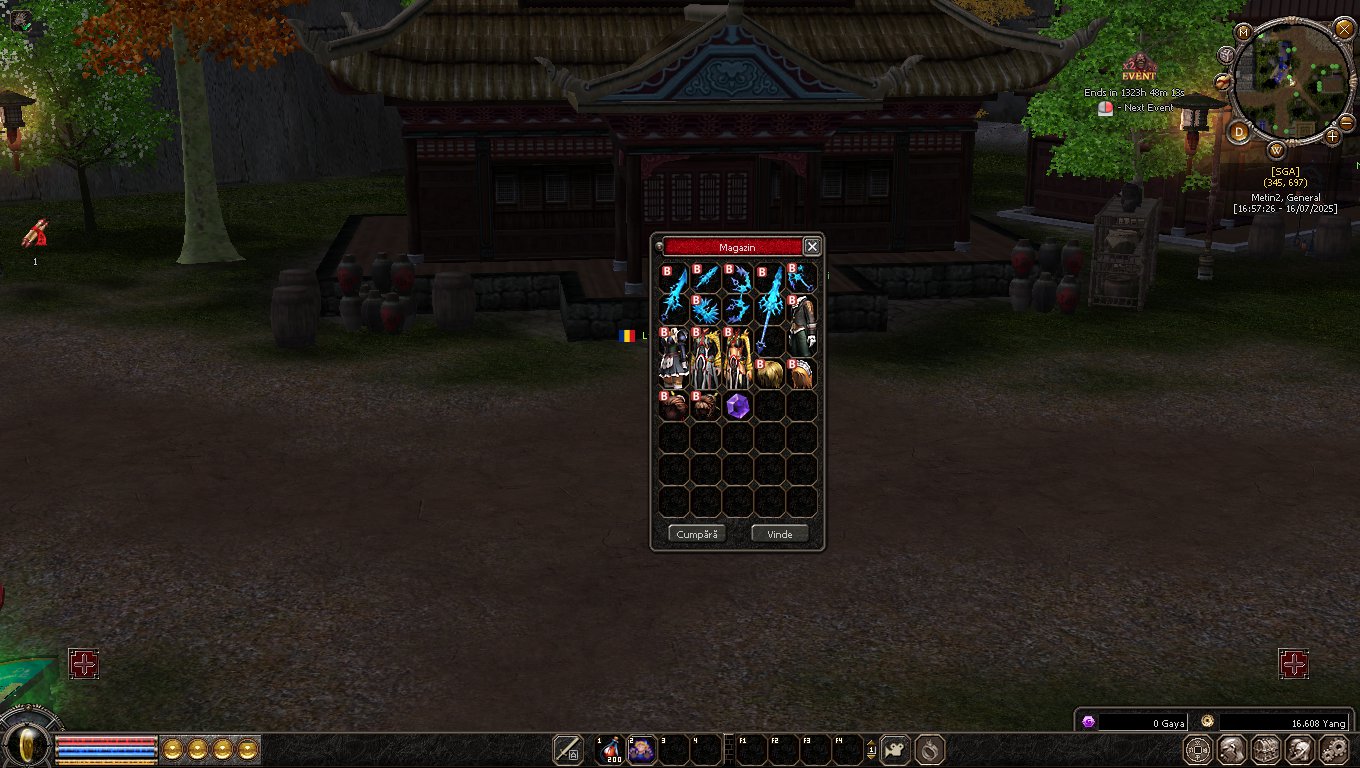
Task: Activate the skill in quickslot 2
Action: click(x=641, y=750)
